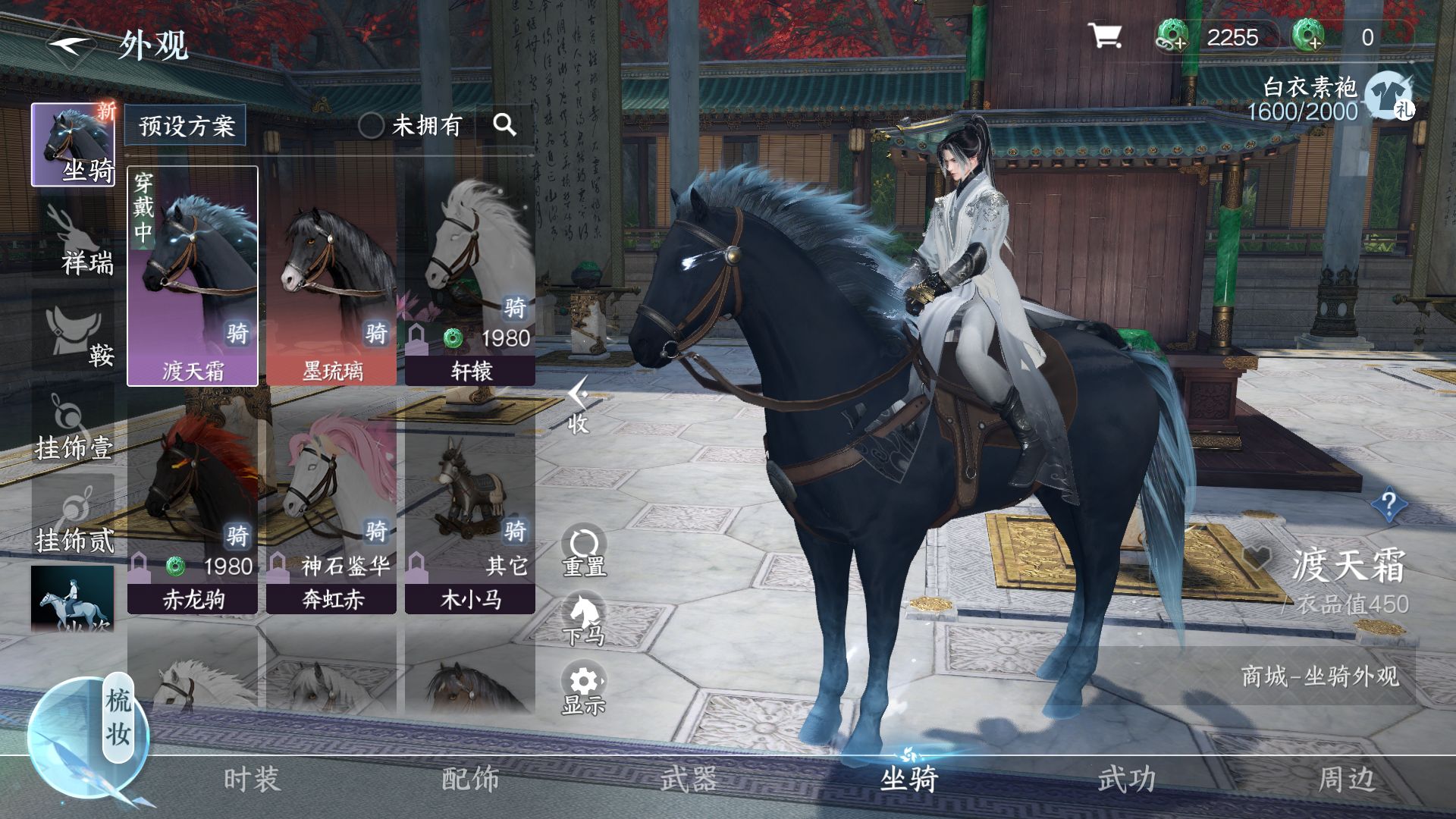The height and width of the screenshot is (819, 1456).
Task: Open the 挂饰贰 ornament category
Action: (x=74, y=519)
